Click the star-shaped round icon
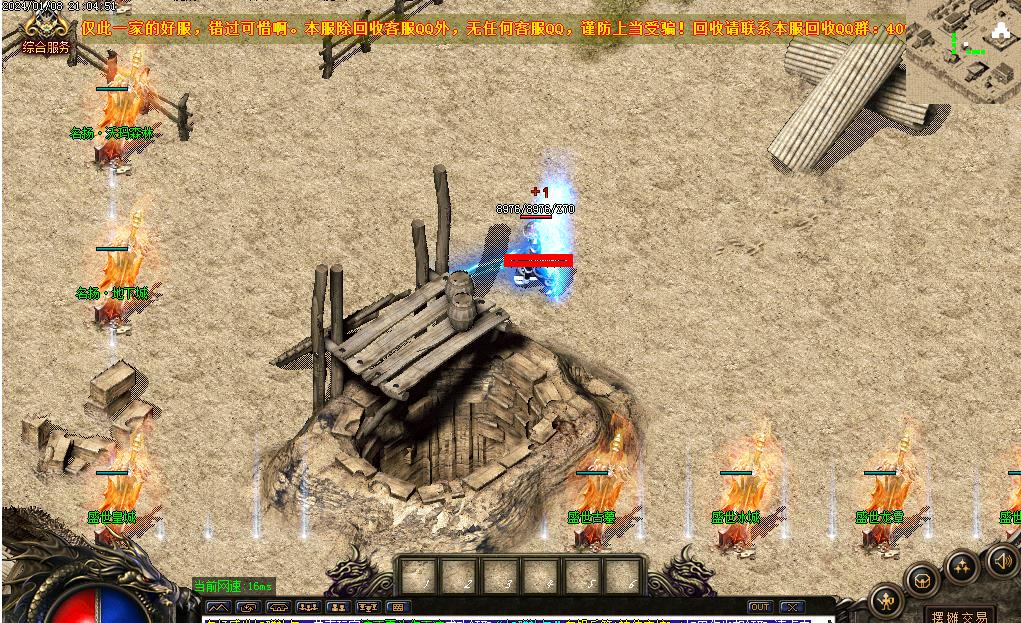1021x623 pixels. tap(961, 568)
